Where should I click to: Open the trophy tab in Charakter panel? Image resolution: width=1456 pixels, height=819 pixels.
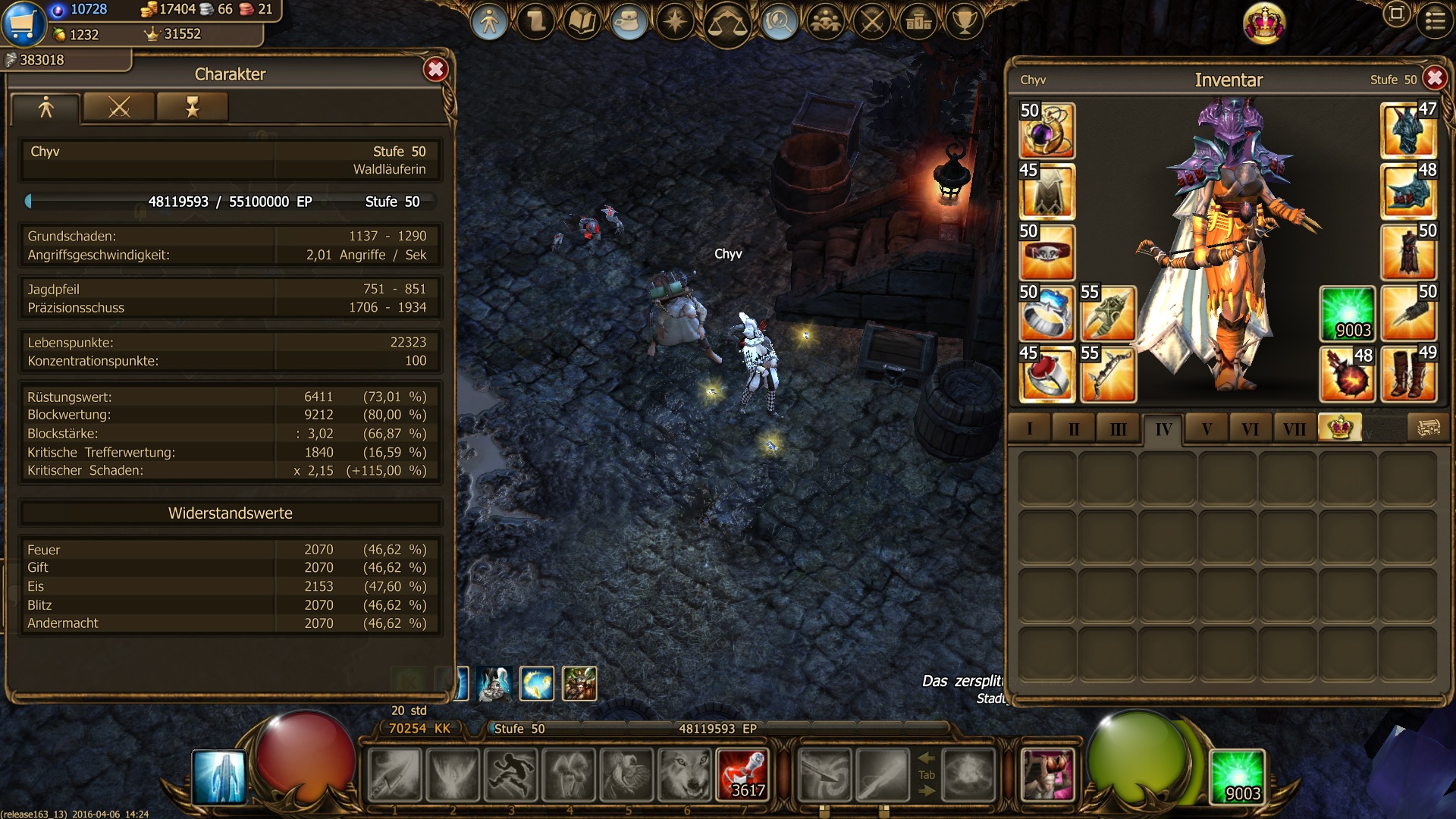point(193,108)
